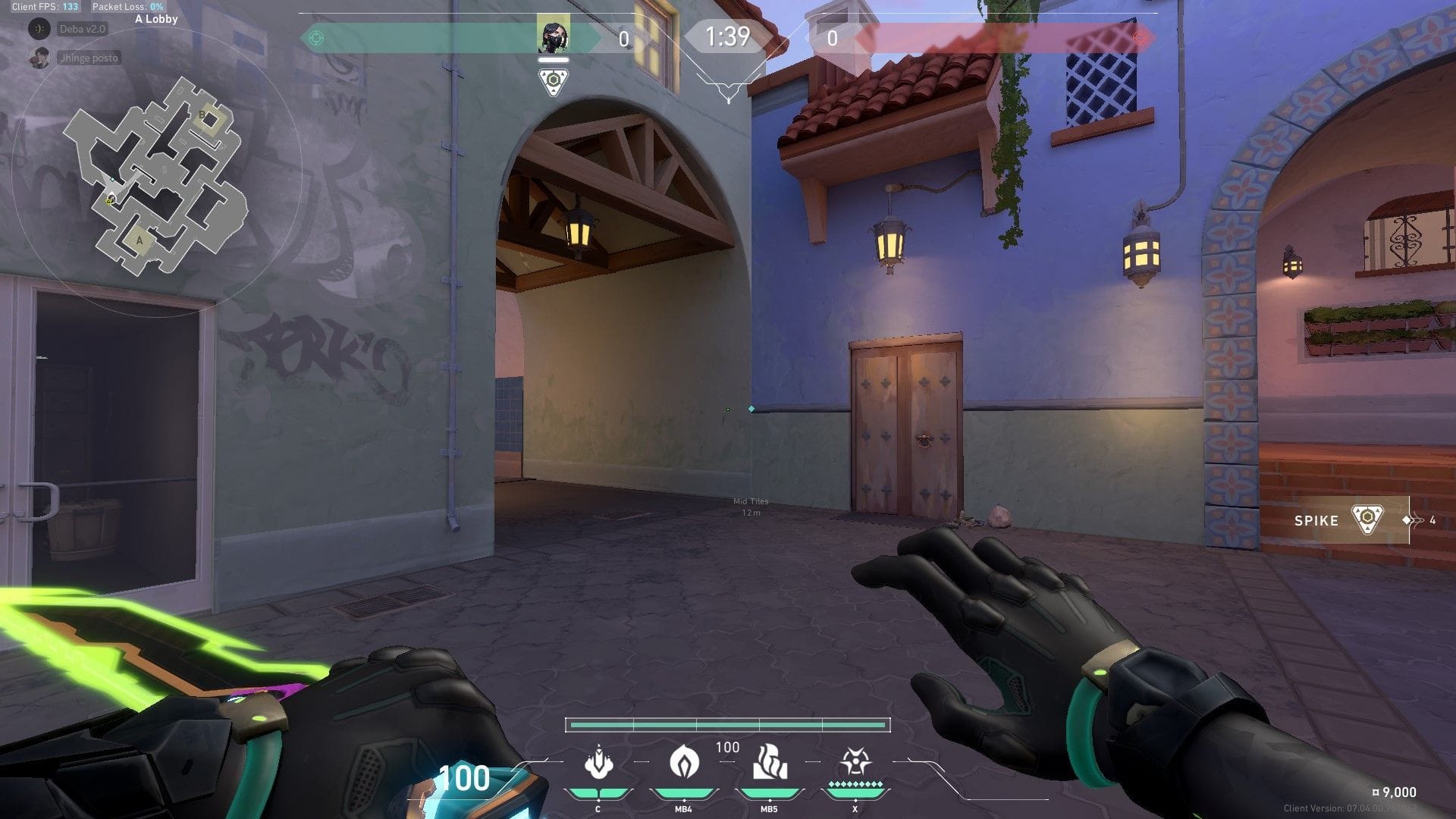Activate the Toxic Screen ability icon
This screenshot has height=819, width=1456.
tap(768, 763)
